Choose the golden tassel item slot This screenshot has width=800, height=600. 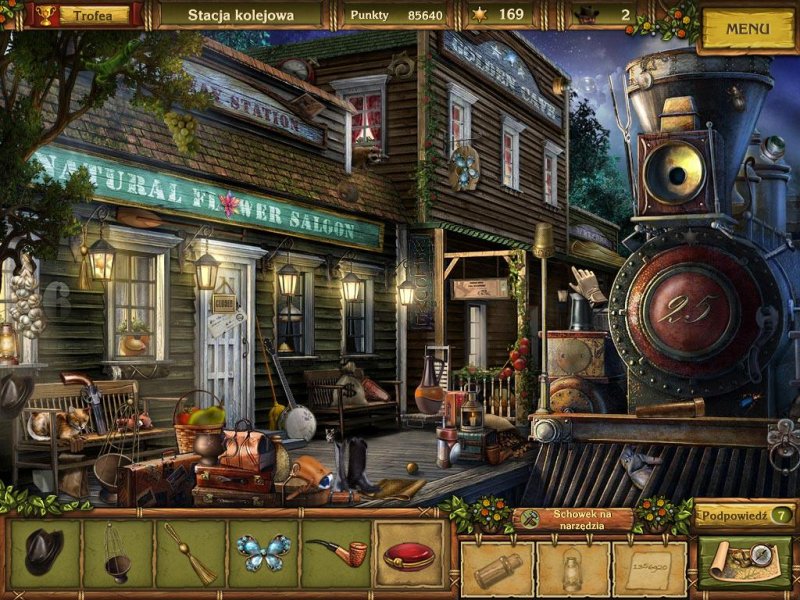tap(191, 553)
